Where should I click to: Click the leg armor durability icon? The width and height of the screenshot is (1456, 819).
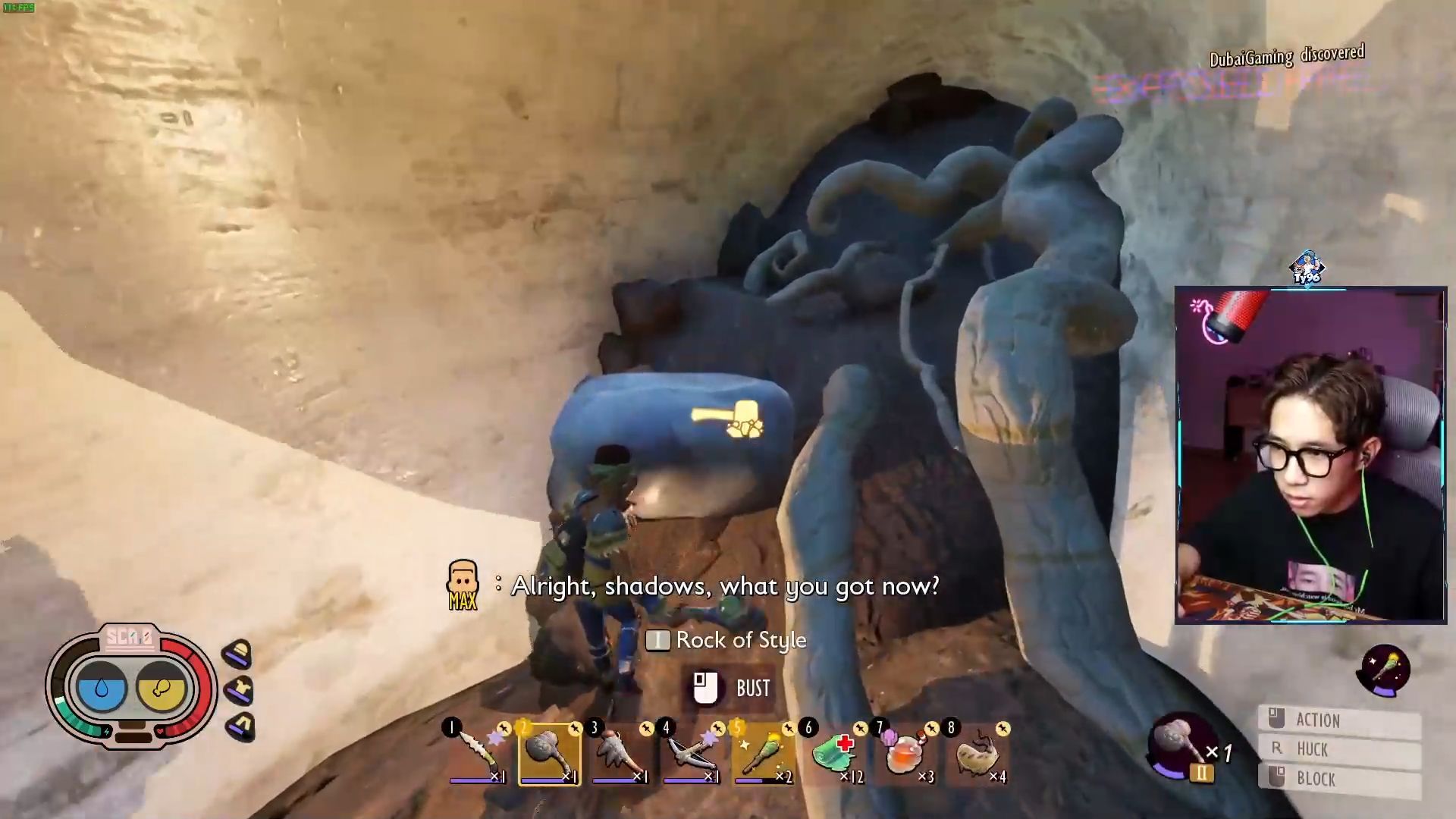pos(240,726)
